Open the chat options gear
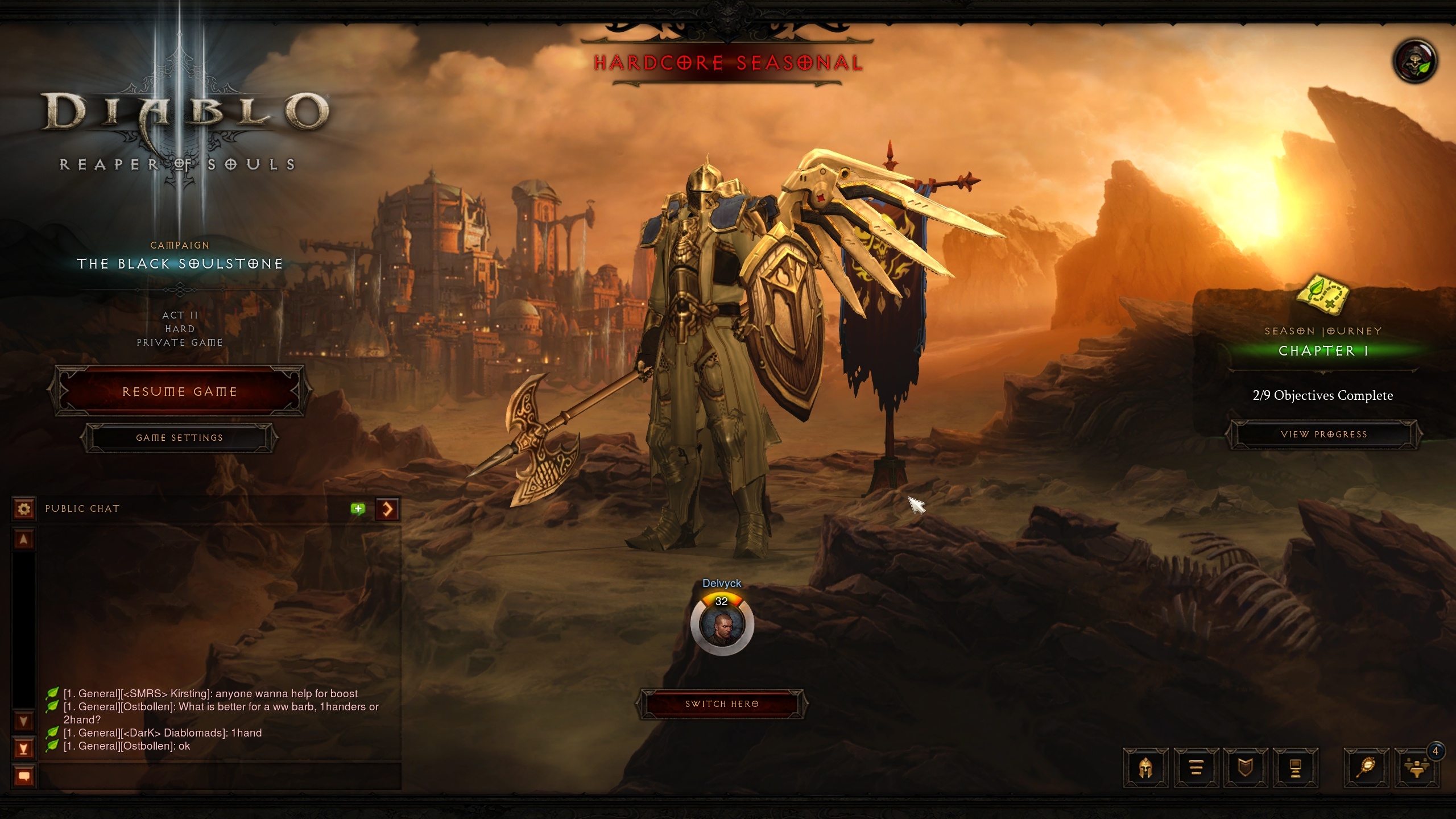1456x819 pixels. 24,508
